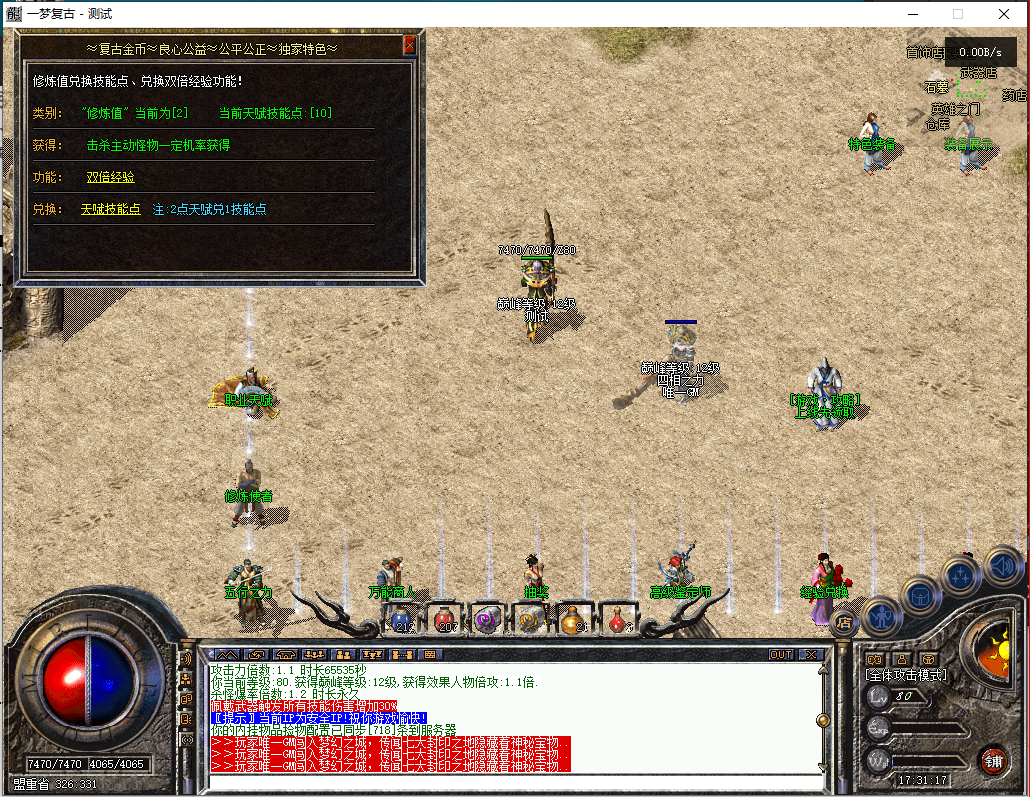The width and height of the screenshot is (1030, 797).
Task: Use the blue potion in the belt
Action: click(x=402, y=620)
